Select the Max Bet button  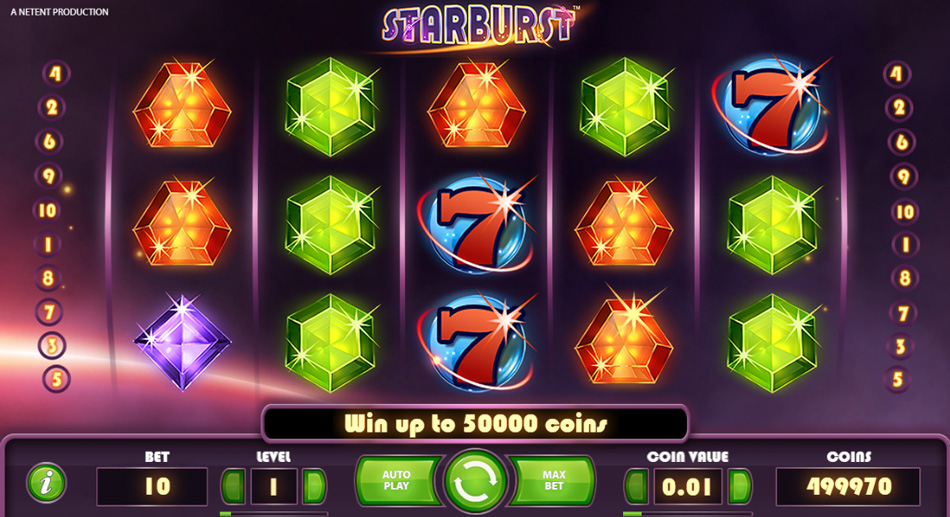point(553,480)
